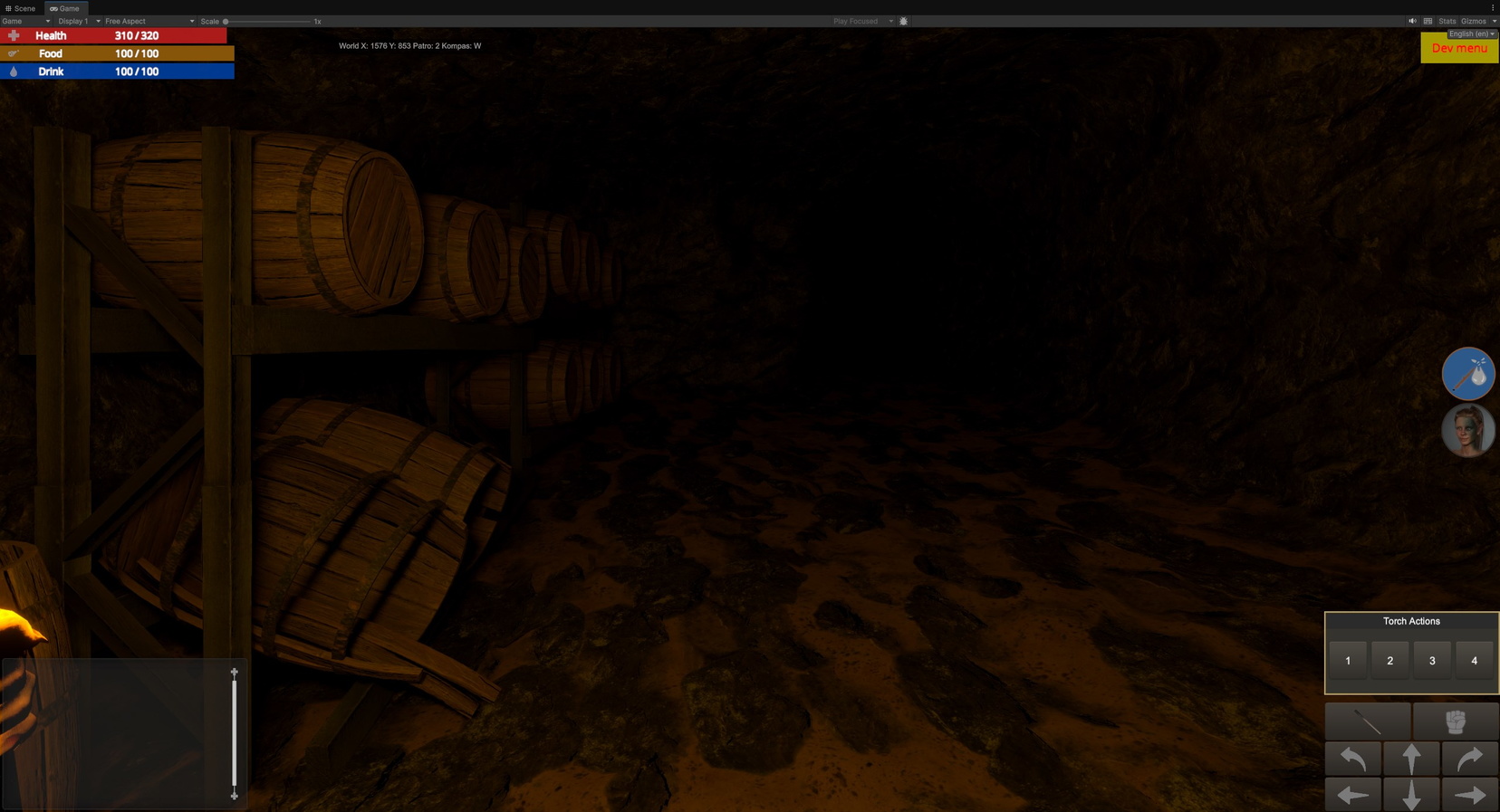This screenshot has height=812, width=1500.
Task: Open the Gizmos dropdown menu
Action: pos(1475,21)
